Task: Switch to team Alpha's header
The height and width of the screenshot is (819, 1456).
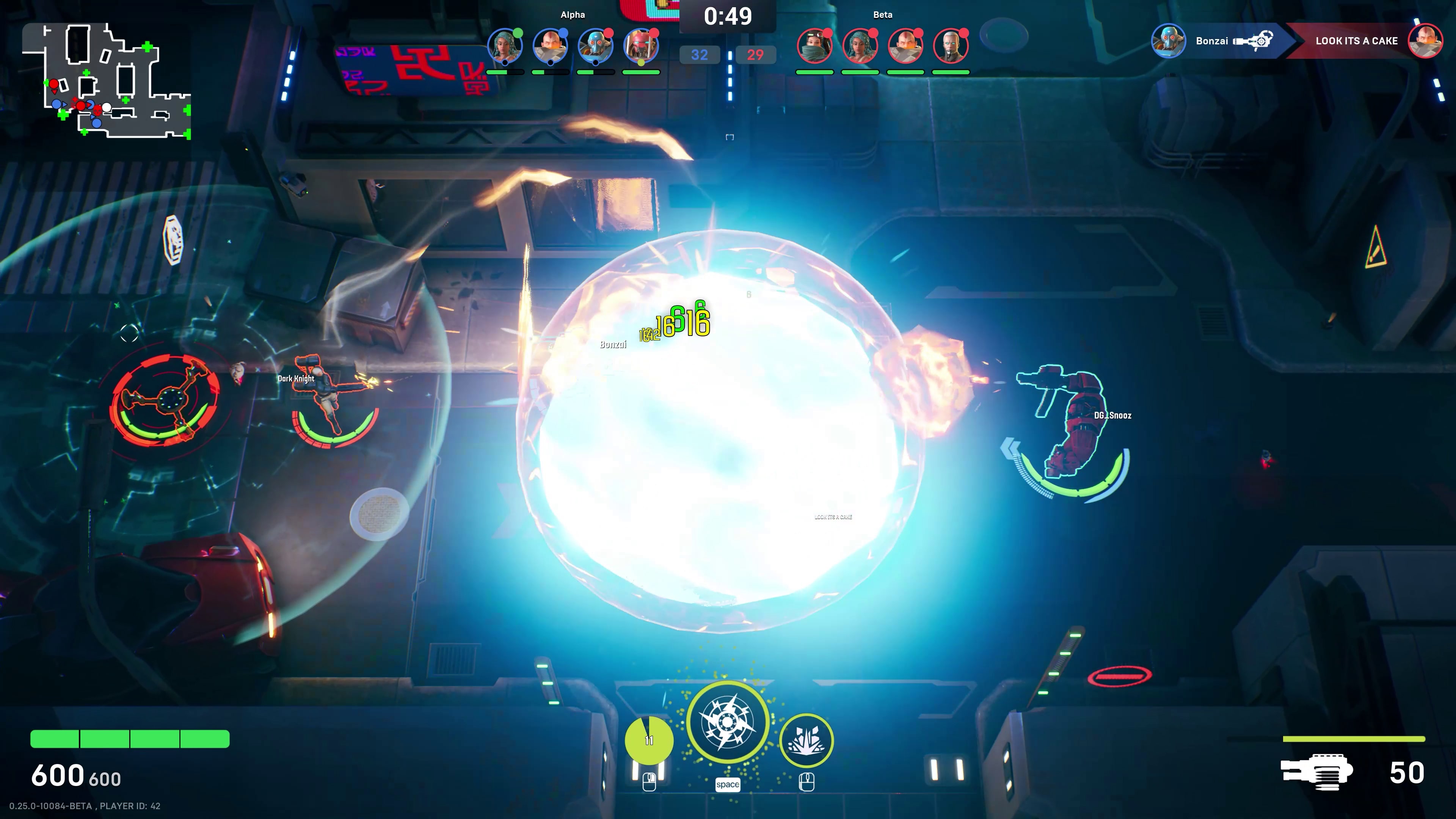Action: [572, 14]
